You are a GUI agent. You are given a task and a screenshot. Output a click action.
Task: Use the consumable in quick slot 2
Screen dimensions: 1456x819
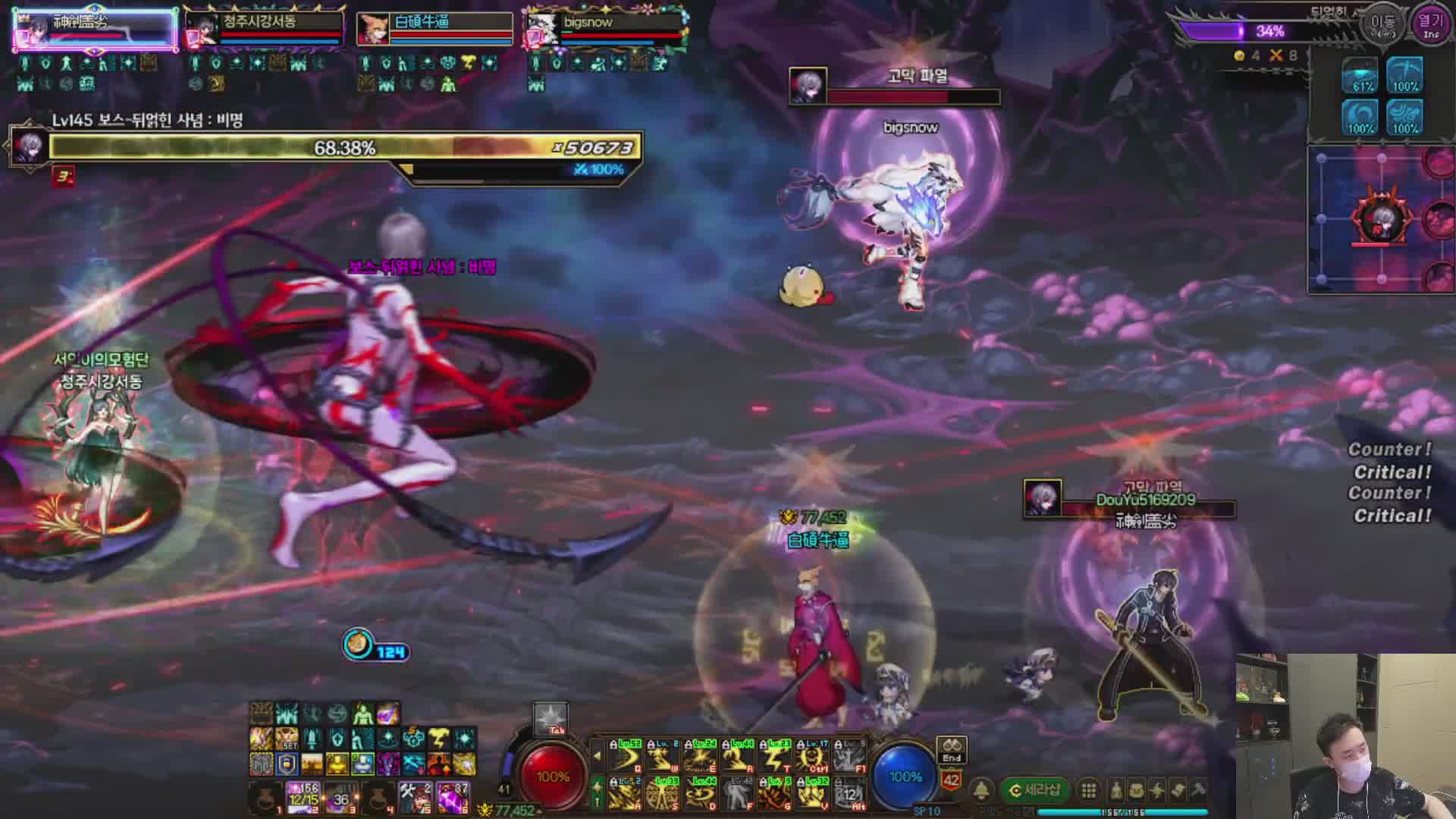(303, 798)
